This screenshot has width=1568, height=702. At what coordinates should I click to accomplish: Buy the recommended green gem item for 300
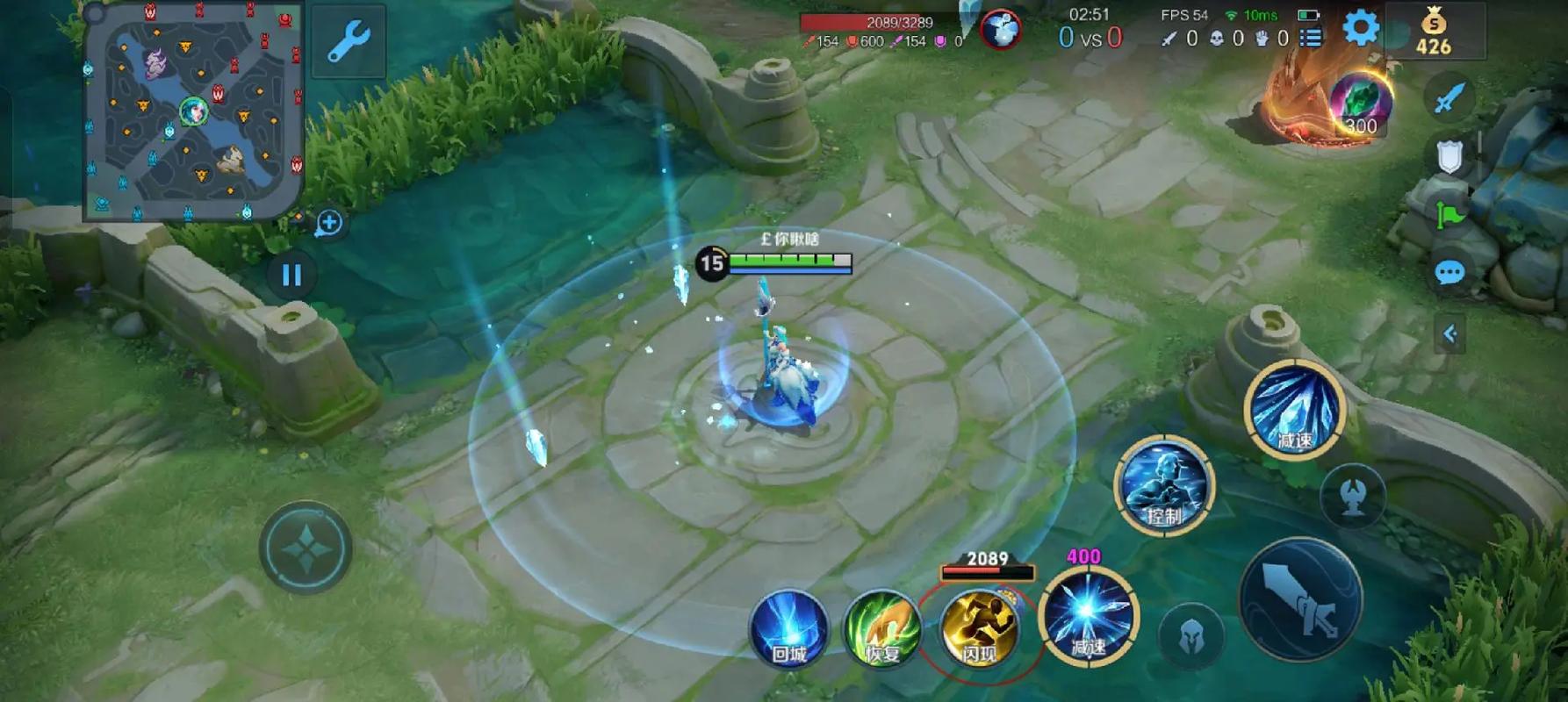point(1360,105)
